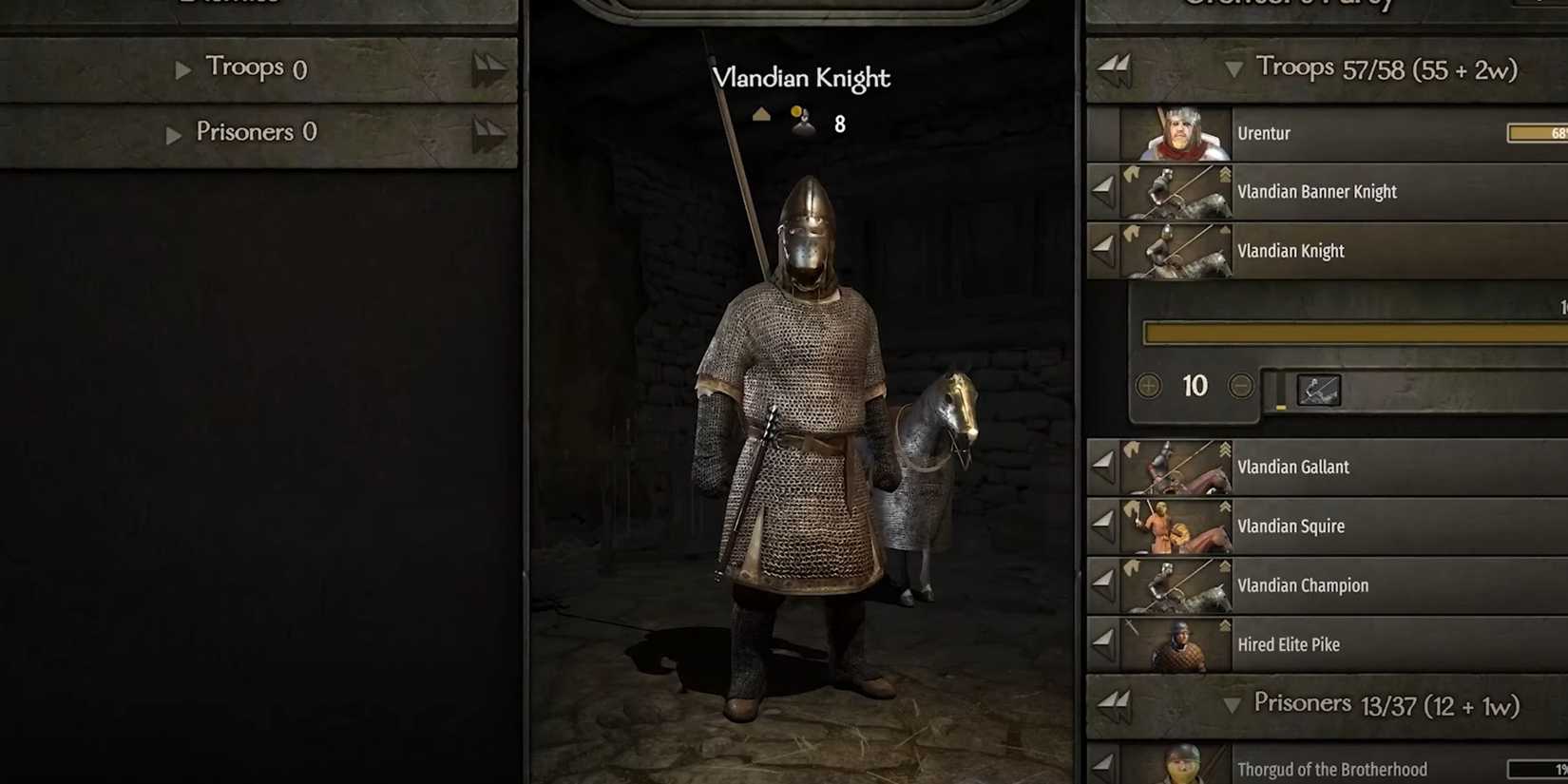Image resolution: width=1568 pixels, height=784 pixels.
Task: Transfer all party prisoners with double-arrow button
Action: (1114, 703)
